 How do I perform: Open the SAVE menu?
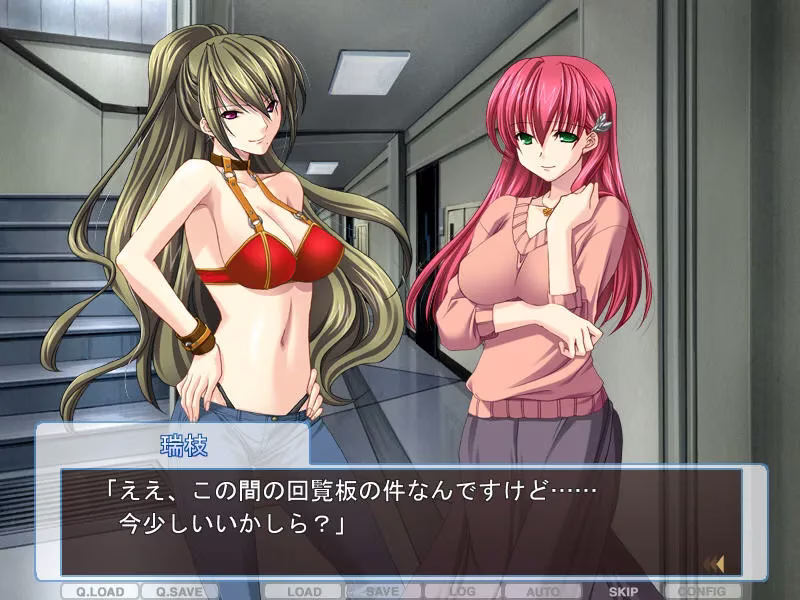pyautogui.click(x=383, y=591)
